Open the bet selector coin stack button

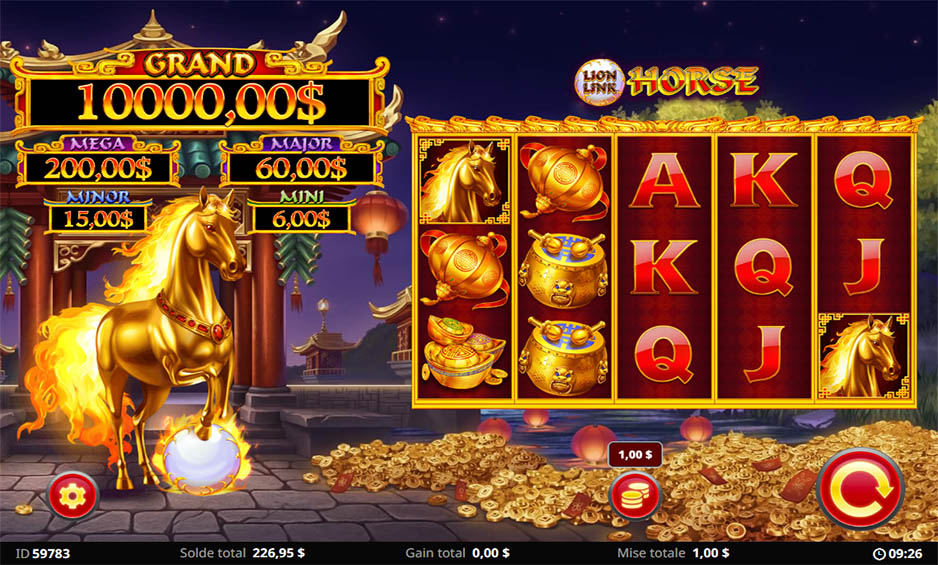[x=635, y=494]
